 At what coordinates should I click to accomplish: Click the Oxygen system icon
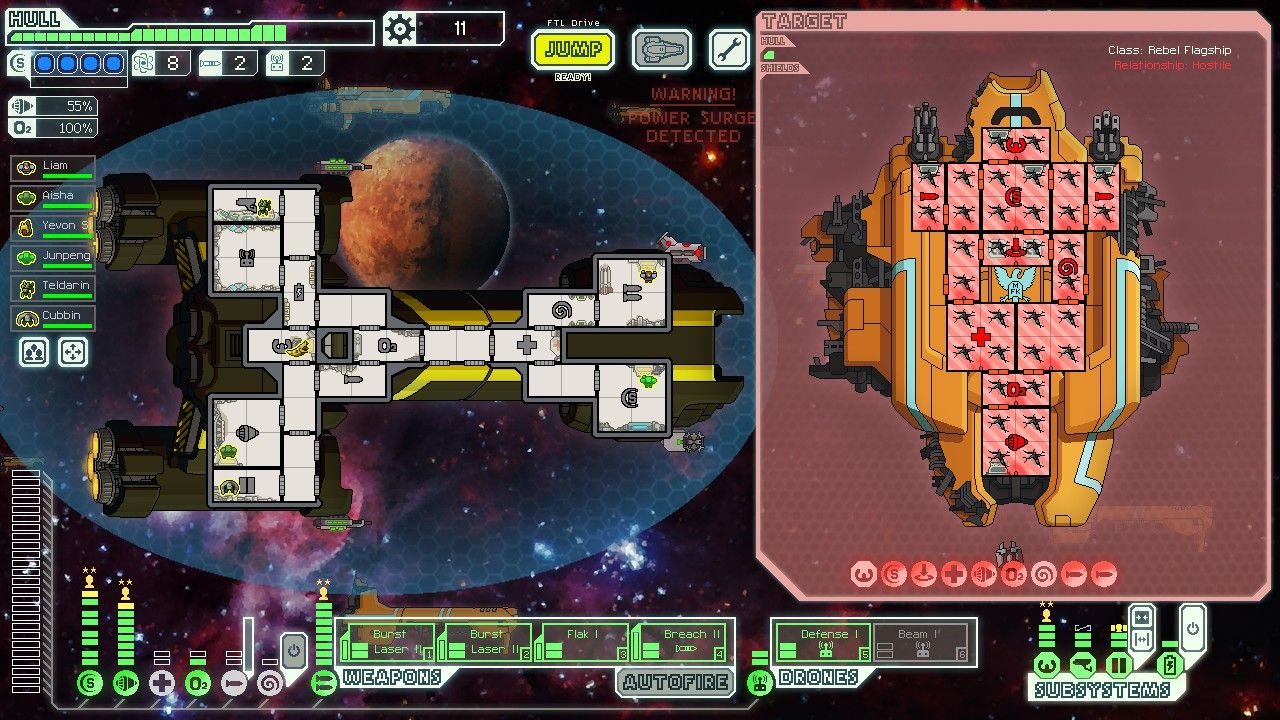(198, 683)
